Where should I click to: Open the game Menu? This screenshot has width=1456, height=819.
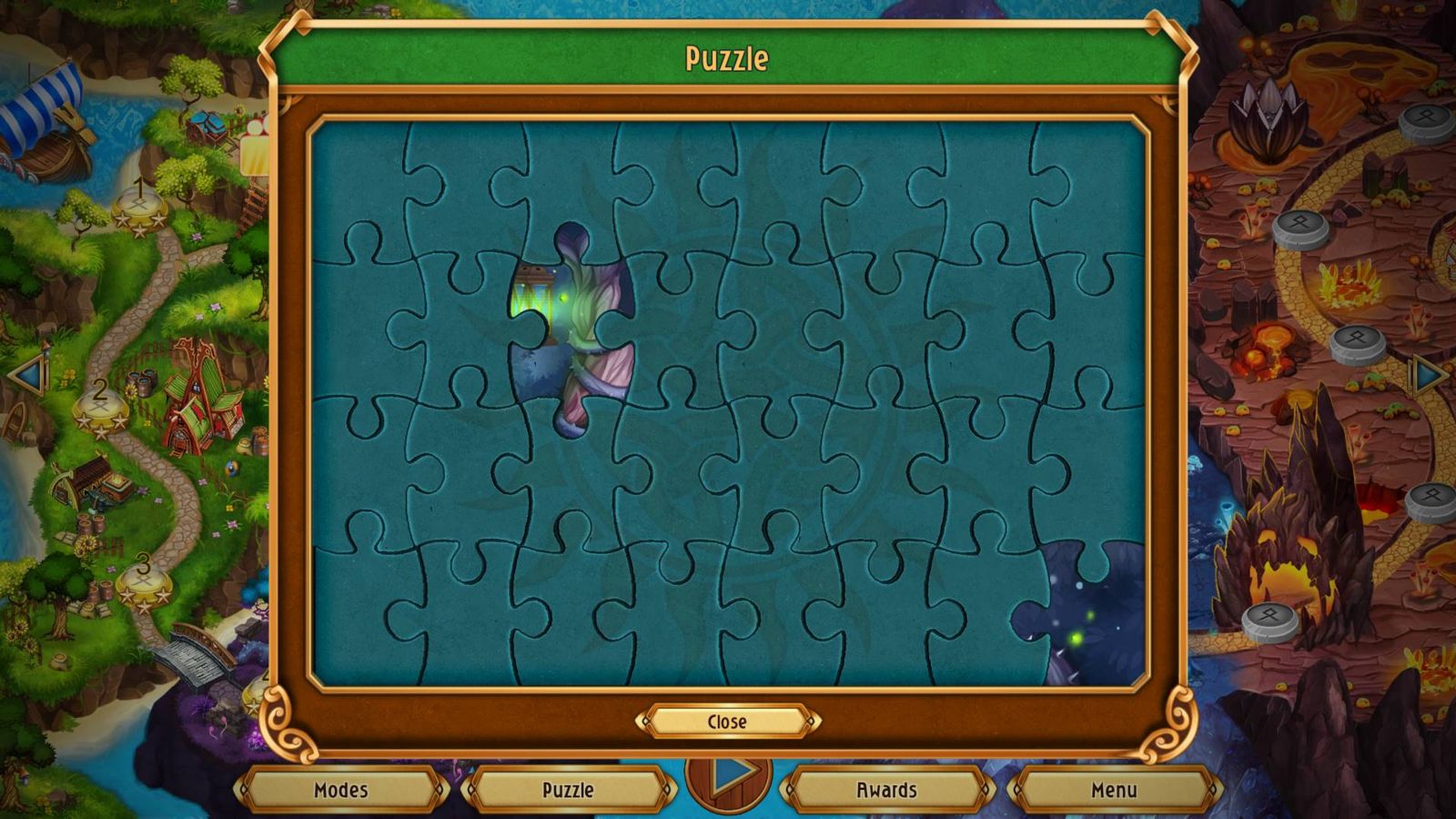1117,790
